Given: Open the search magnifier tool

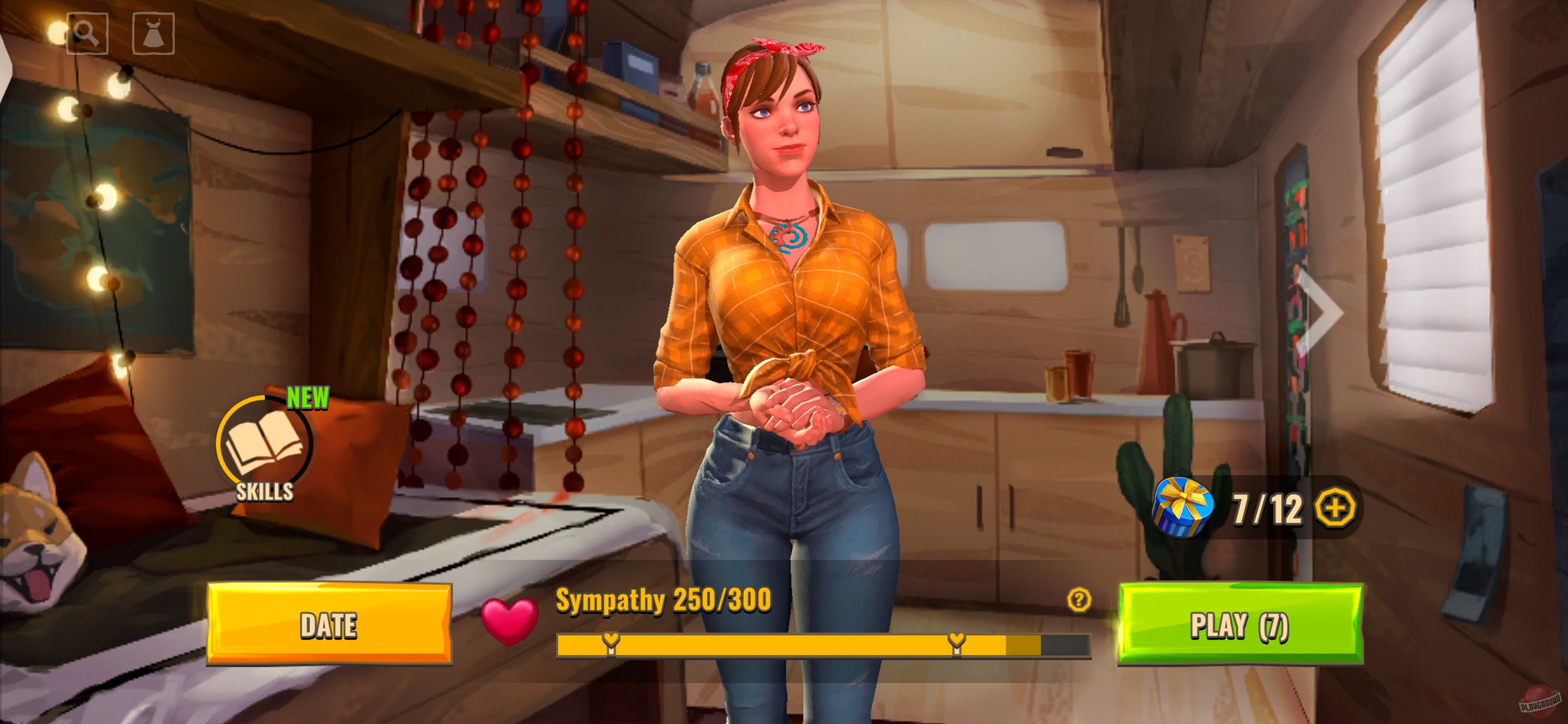Looking at the screenshot, I should point(87,33).
